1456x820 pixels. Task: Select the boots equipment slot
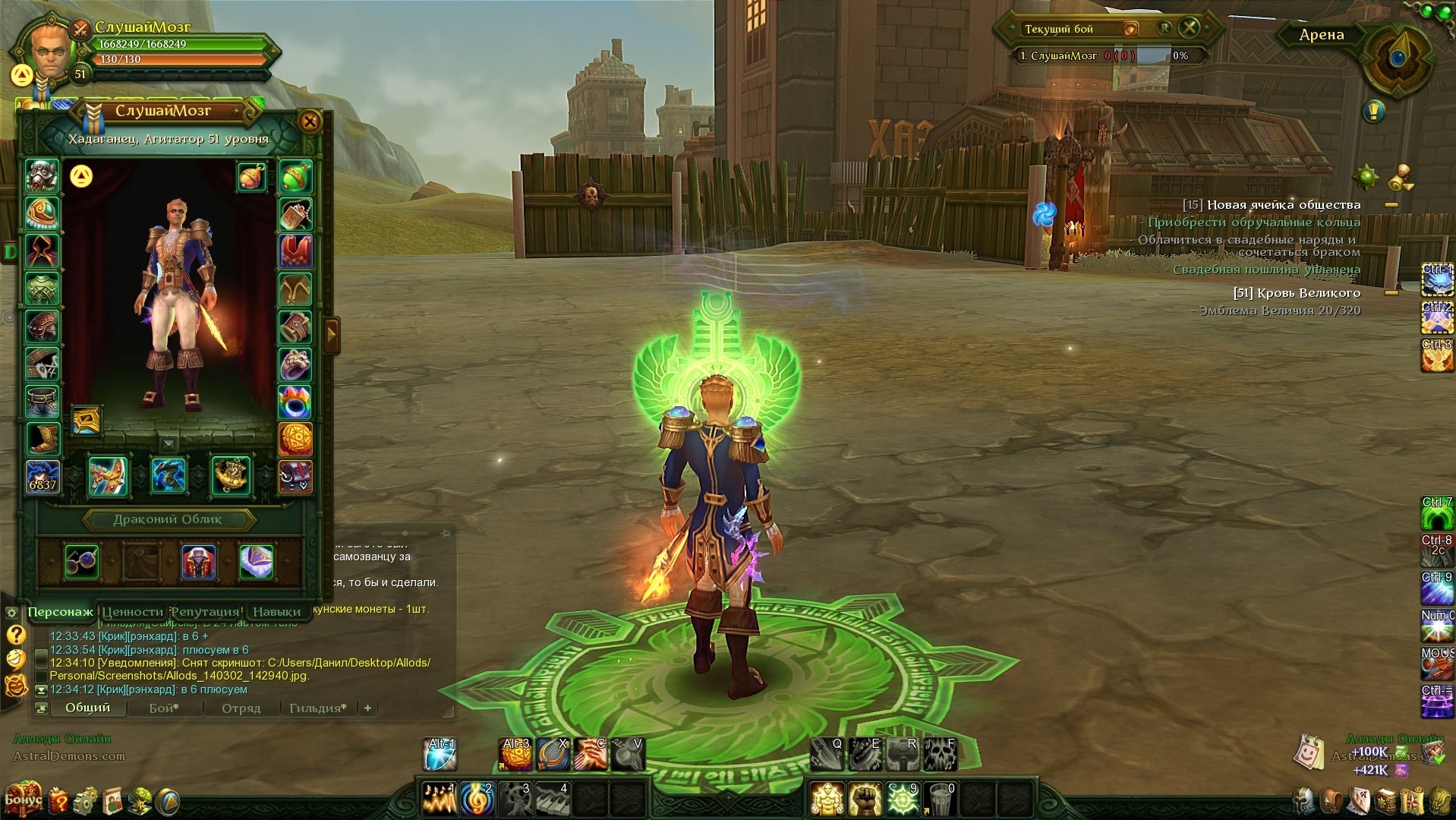coord(42,438)
